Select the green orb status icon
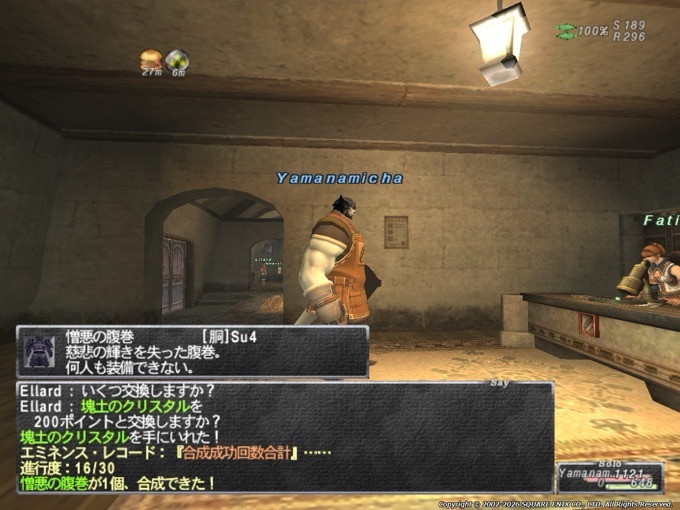The height and width of the screenshot is (510, 680). point(177,58)
